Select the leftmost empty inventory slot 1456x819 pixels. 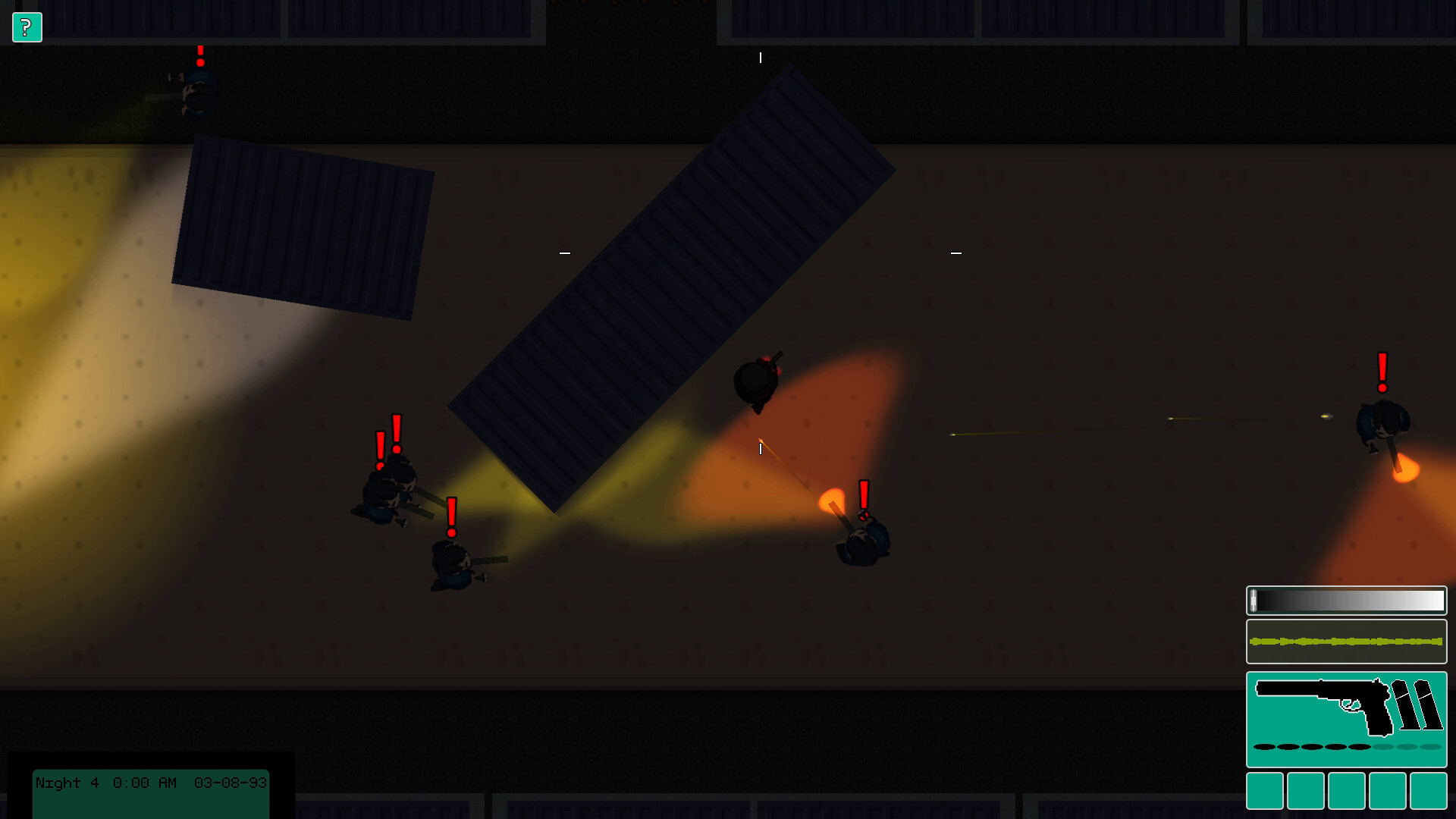[1264, 791]
